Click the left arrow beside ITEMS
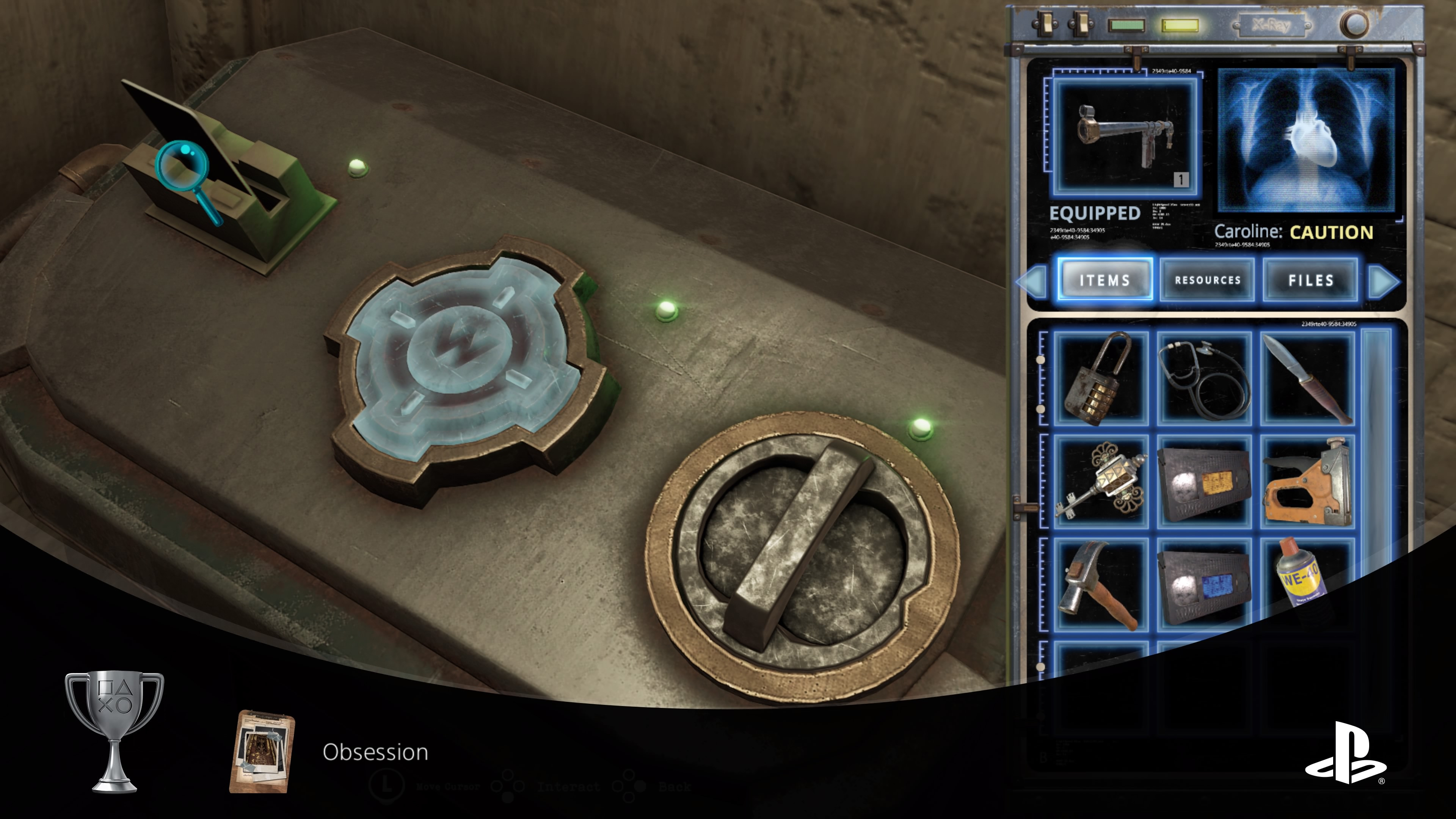This screenshot has width=1456, height=819. tap(1032, 281)
